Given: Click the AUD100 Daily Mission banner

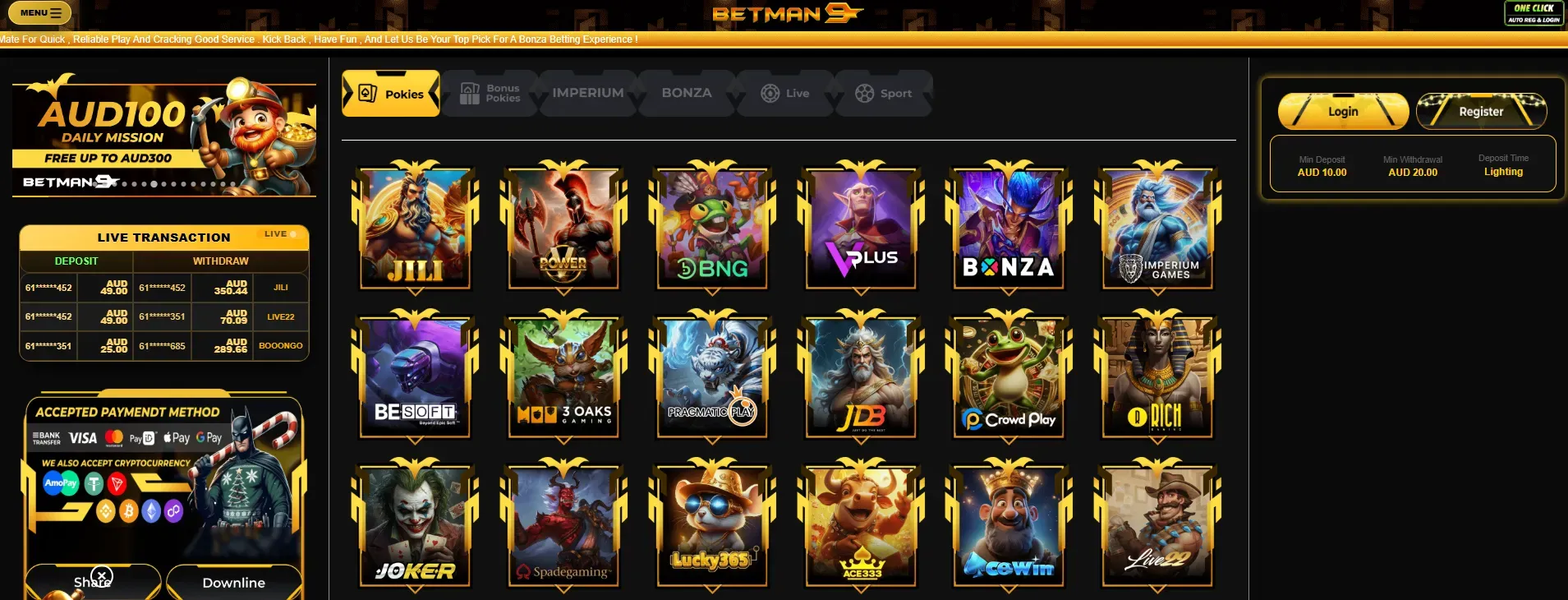Looking at the screenshot, I should [164, 137].
